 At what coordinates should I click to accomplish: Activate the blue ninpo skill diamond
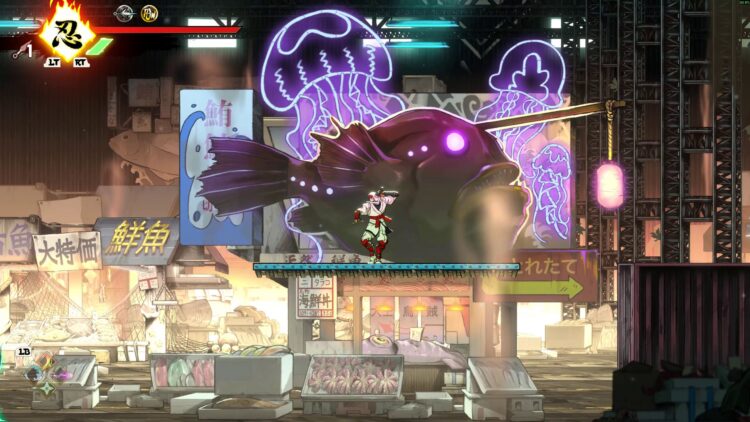[34, 375]
